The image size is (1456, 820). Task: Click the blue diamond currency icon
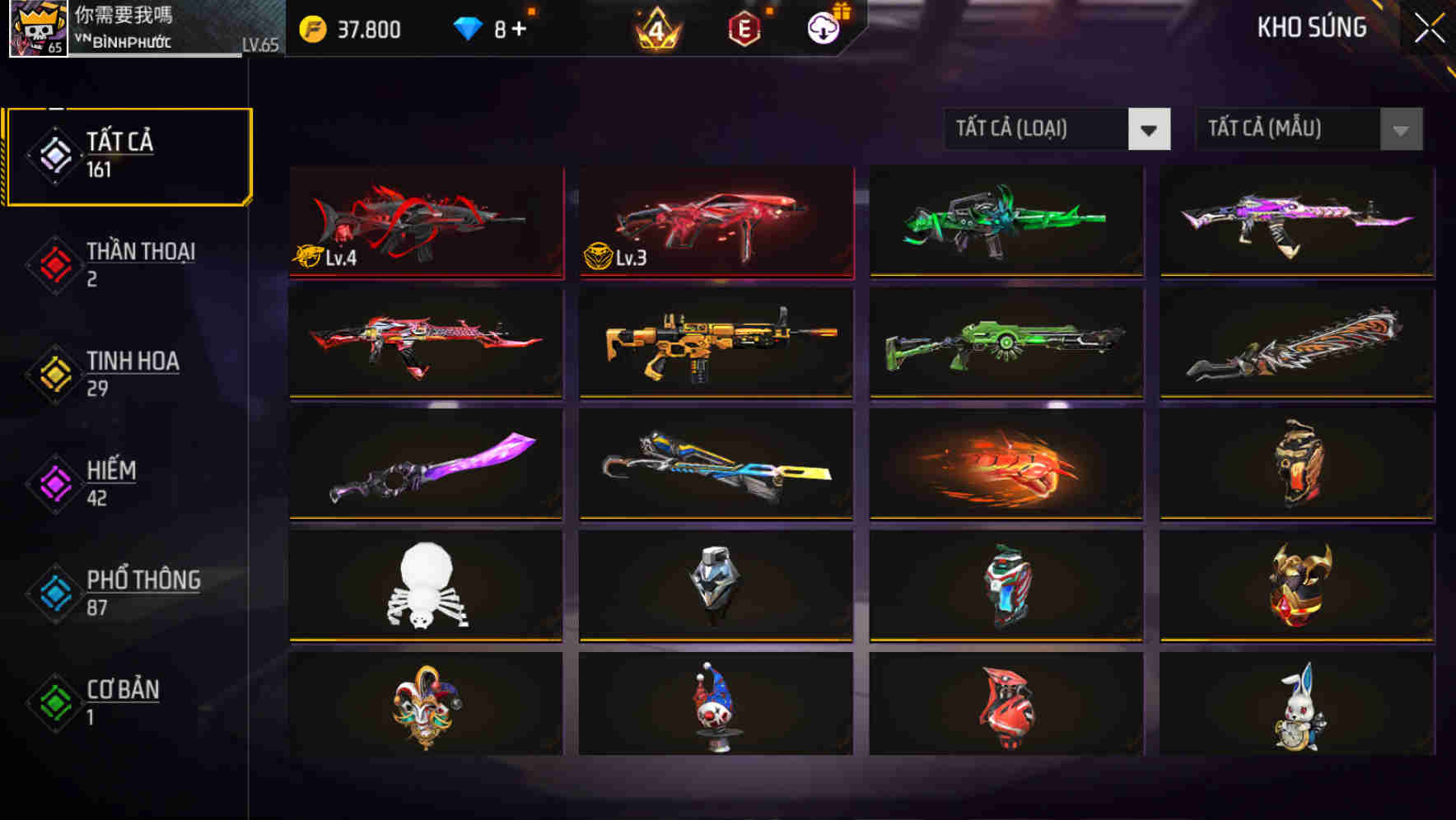tap(469, 30)
